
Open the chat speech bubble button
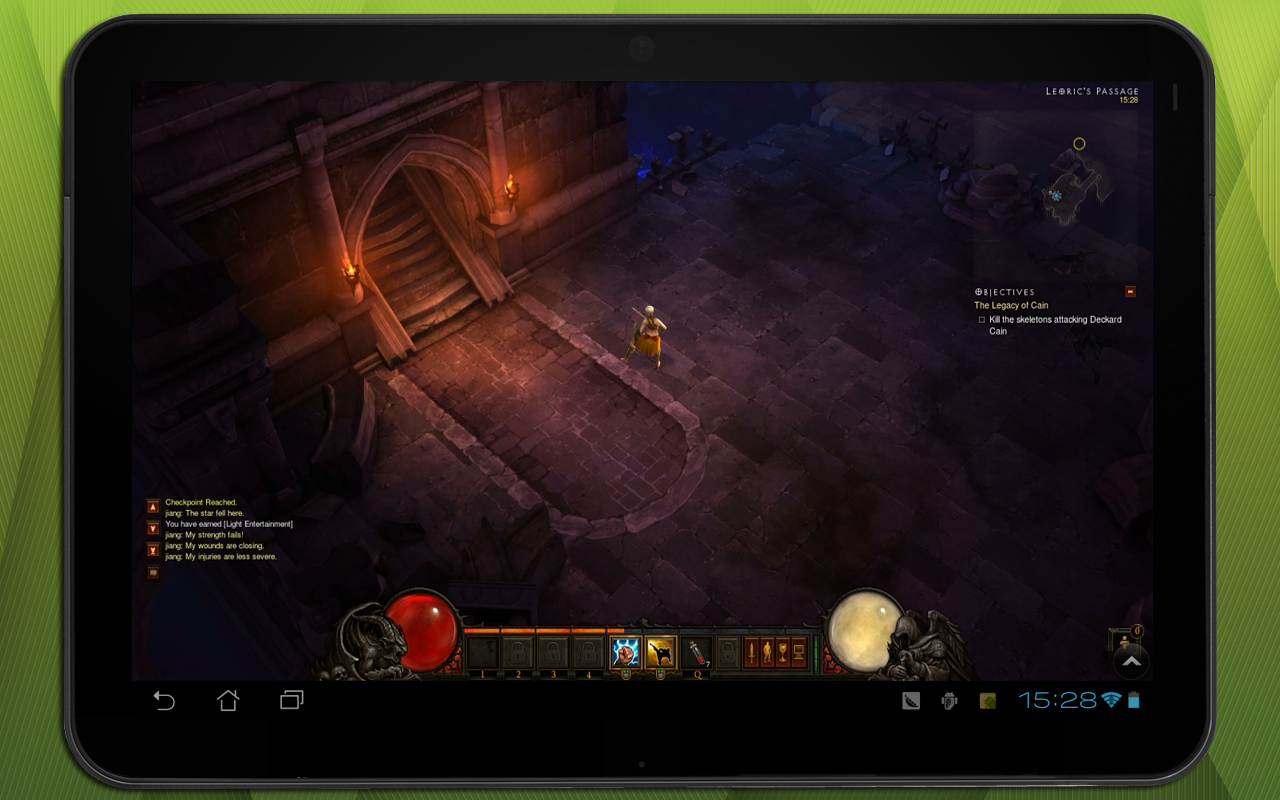pyautogui.click(x=153, y=573)
